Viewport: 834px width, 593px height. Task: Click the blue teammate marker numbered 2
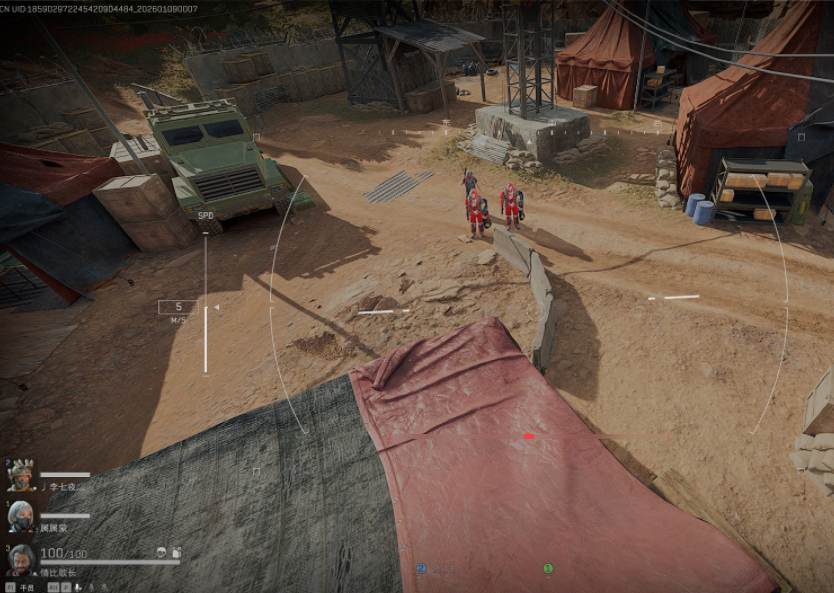coord(421,568)
